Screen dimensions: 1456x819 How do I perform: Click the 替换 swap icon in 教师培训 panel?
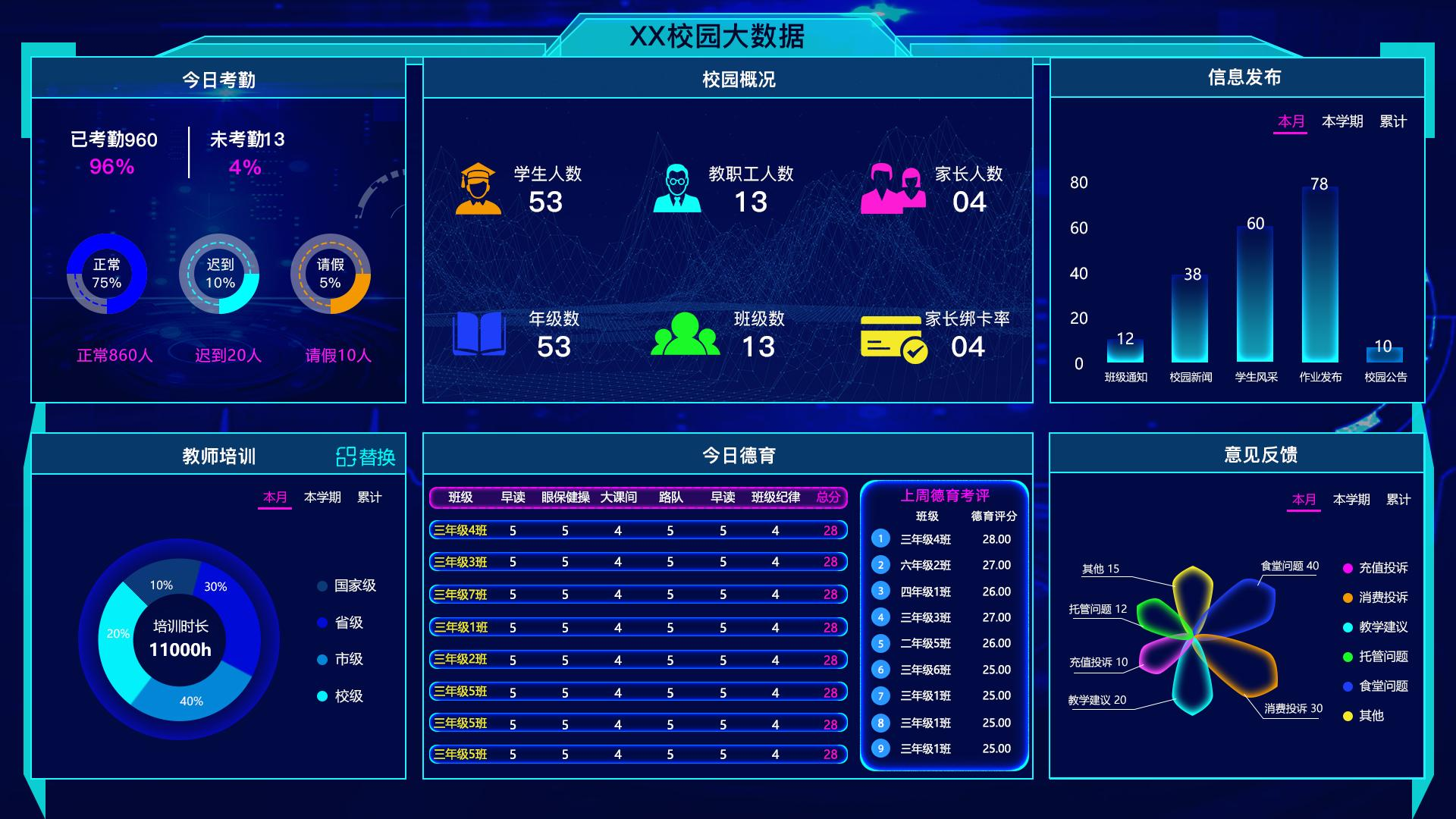tap(347, 457)
